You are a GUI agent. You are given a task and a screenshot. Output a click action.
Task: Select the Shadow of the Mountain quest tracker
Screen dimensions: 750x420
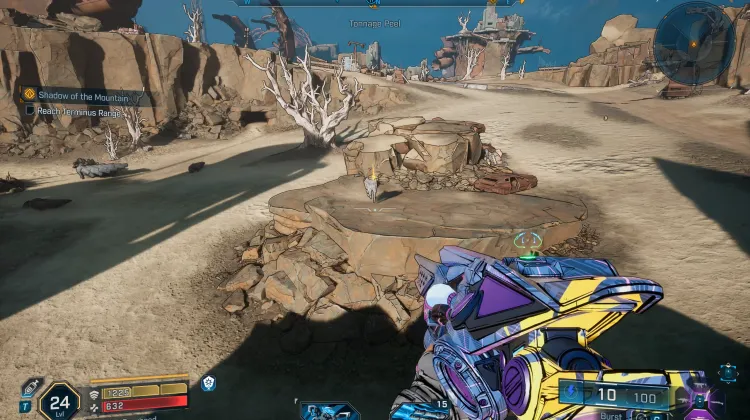point(82,94)
